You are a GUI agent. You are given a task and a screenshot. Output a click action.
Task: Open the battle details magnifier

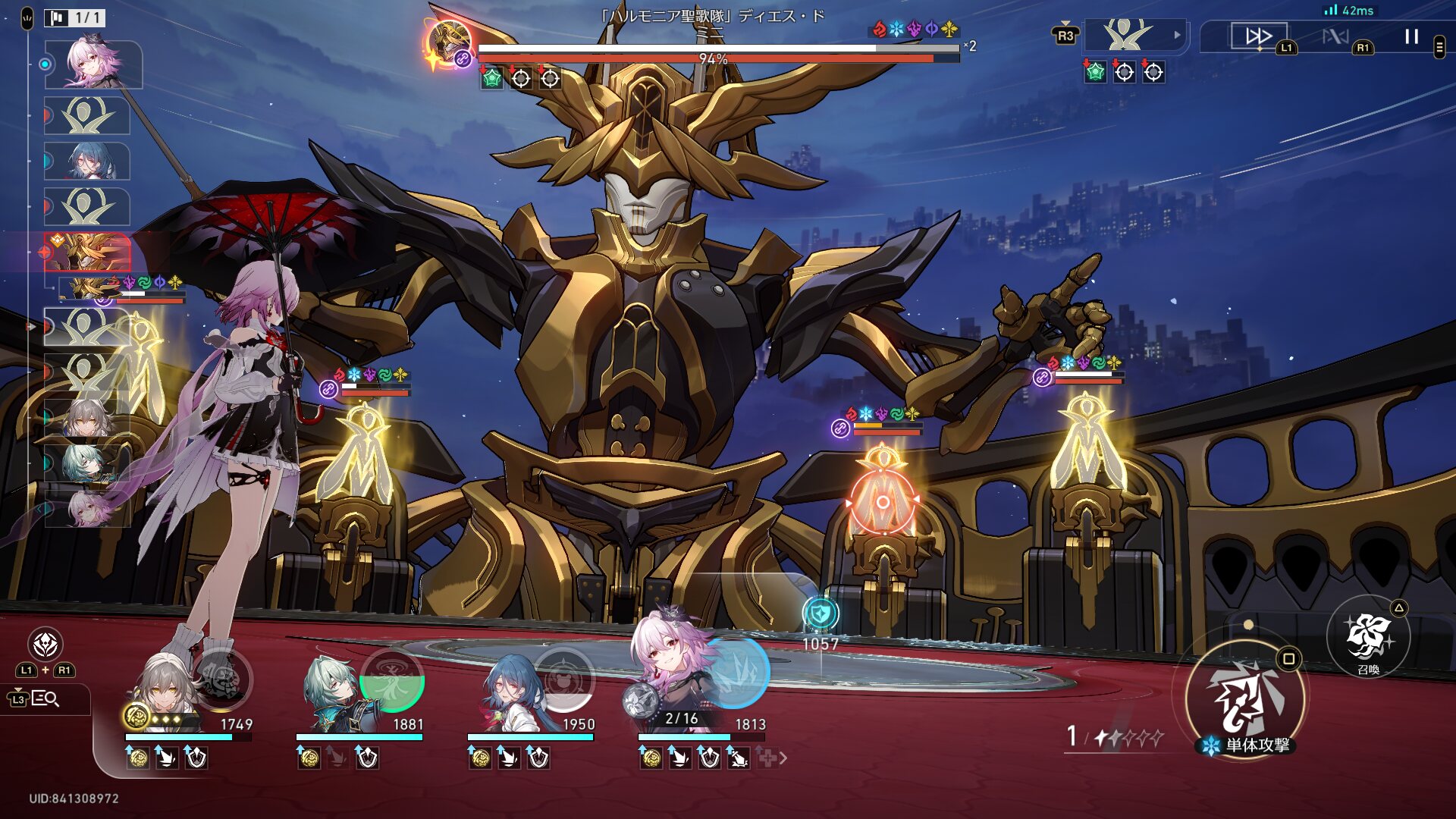45,698
